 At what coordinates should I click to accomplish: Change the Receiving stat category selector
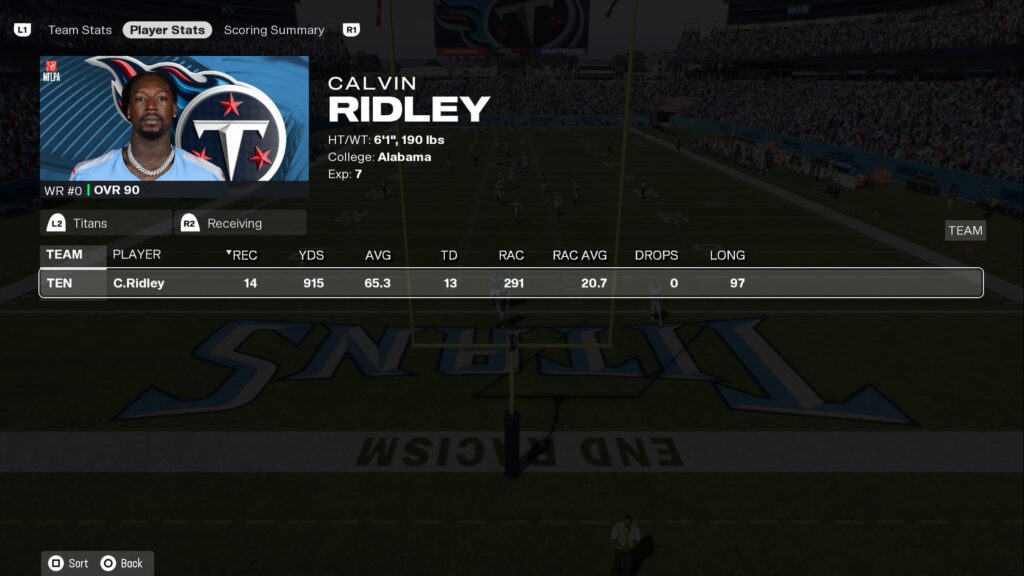(x=240, y=223)
